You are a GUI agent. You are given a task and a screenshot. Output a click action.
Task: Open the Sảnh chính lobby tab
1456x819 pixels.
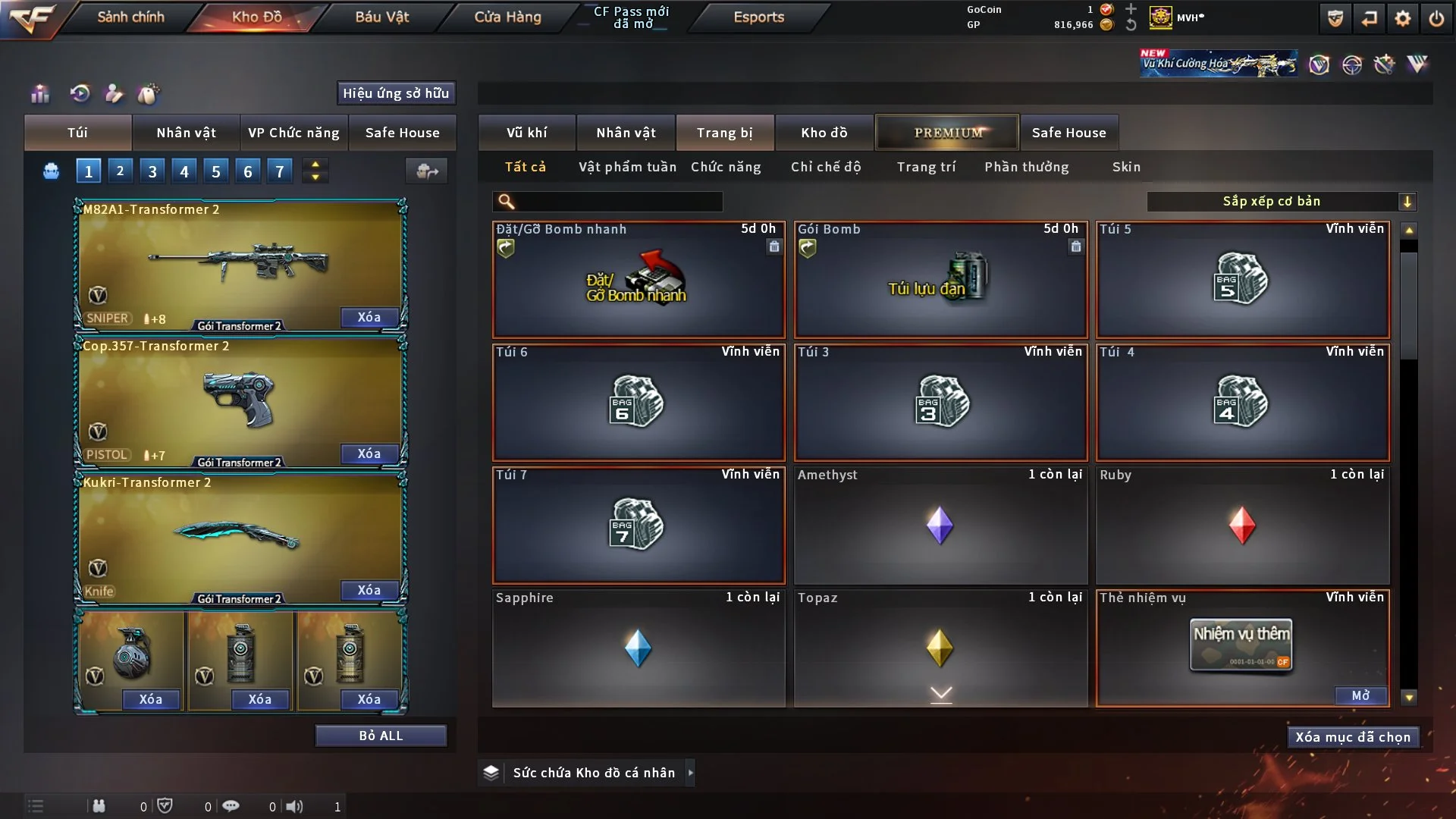click(x=130, y=17)
